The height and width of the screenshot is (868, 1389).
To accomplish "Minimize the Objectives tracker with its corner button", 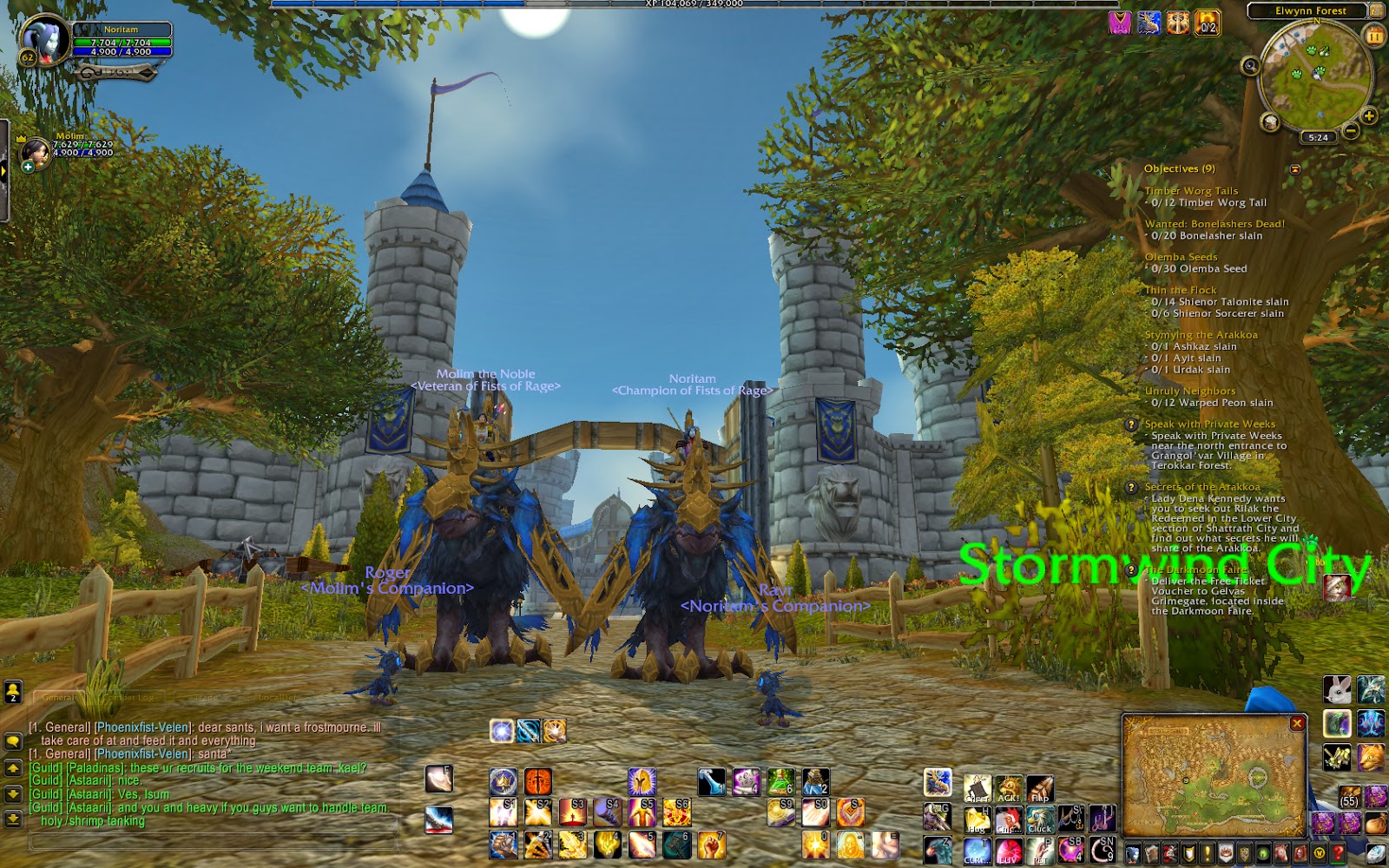I will coord(1294,168).
